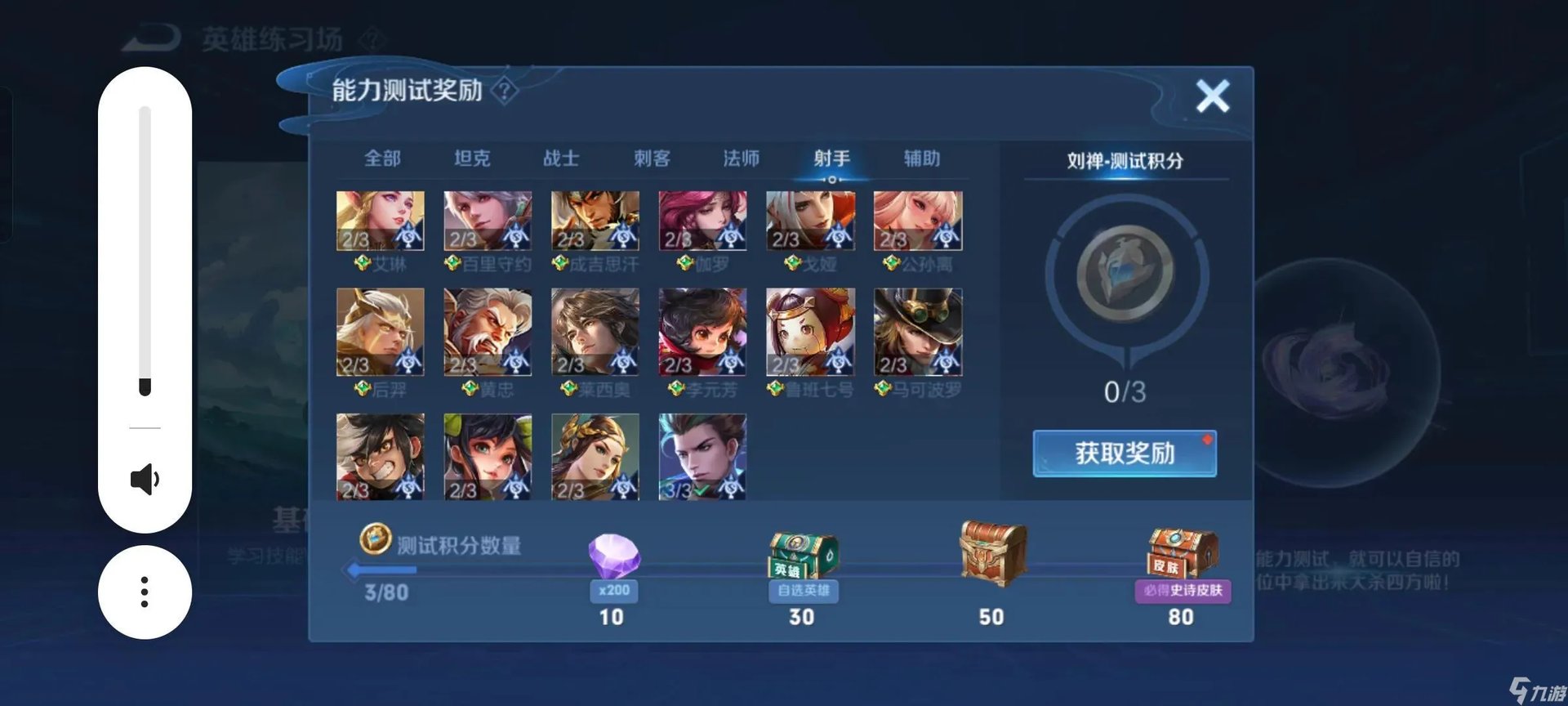Mute sound with the speaker toggle
Viewport: 1568px width, 706px height.
coord(145,480)
